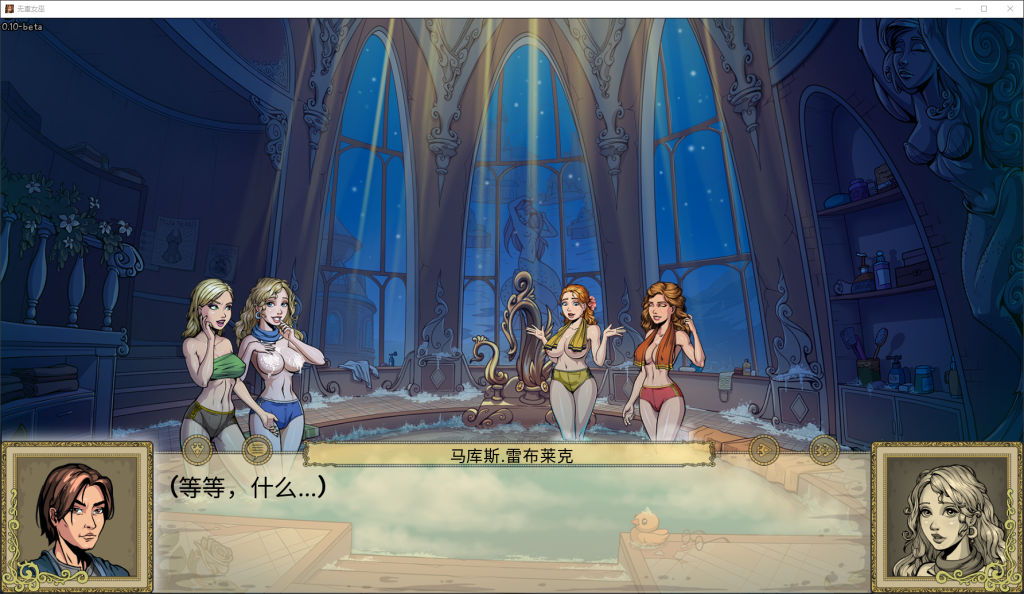Maximize the game window
Screen dimensions: 1024x594
tap(983, 8)
